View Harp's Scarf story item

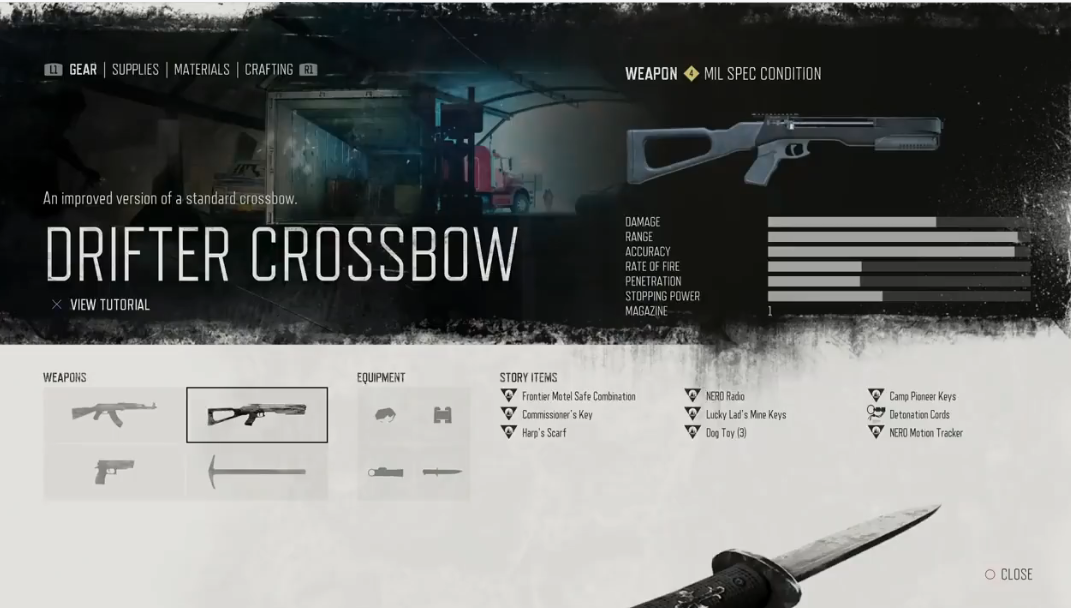(x=544, y=433)
